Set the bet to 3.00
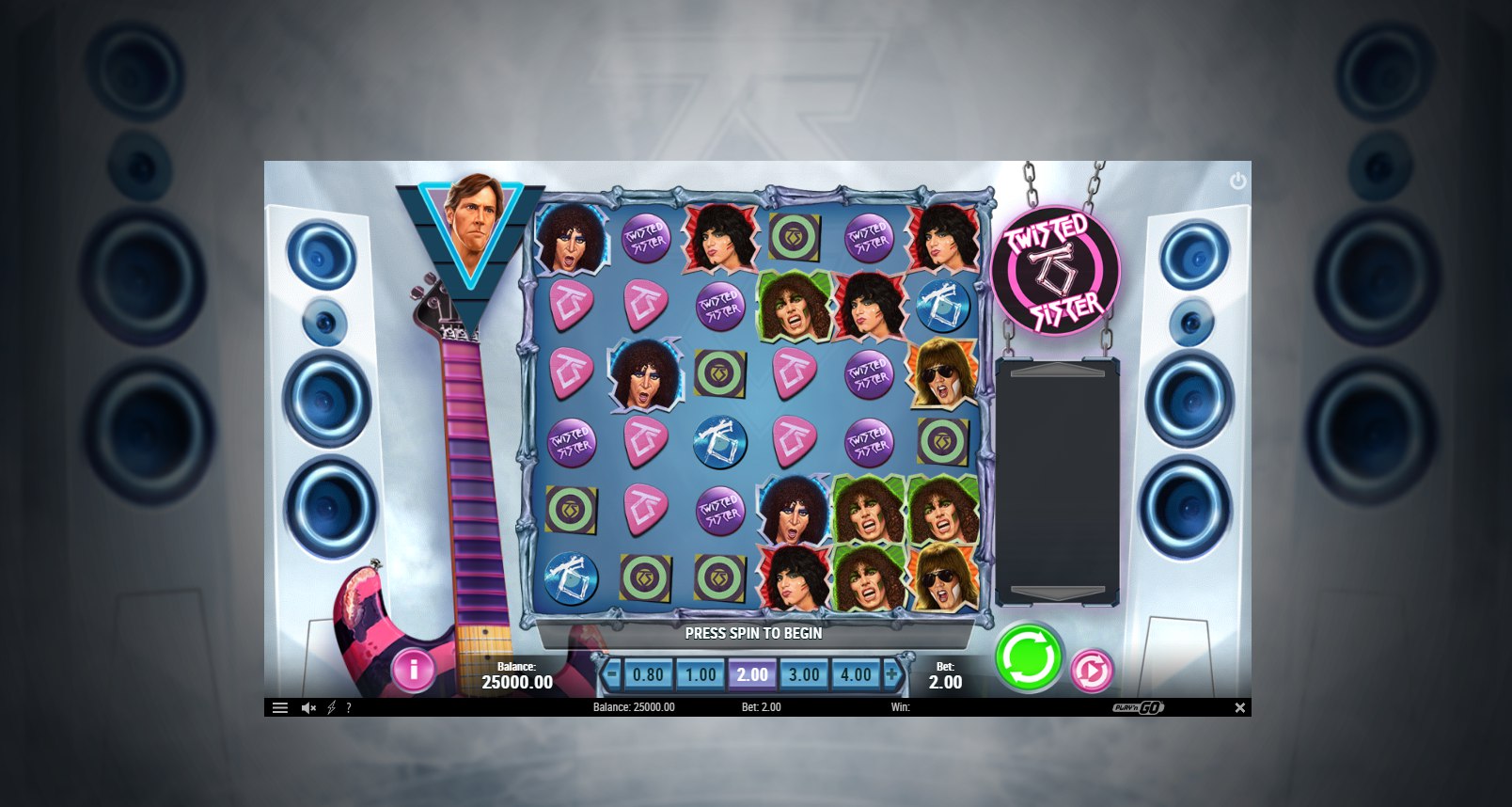This screenshot has height=807, width=1512. coord(804,674)
